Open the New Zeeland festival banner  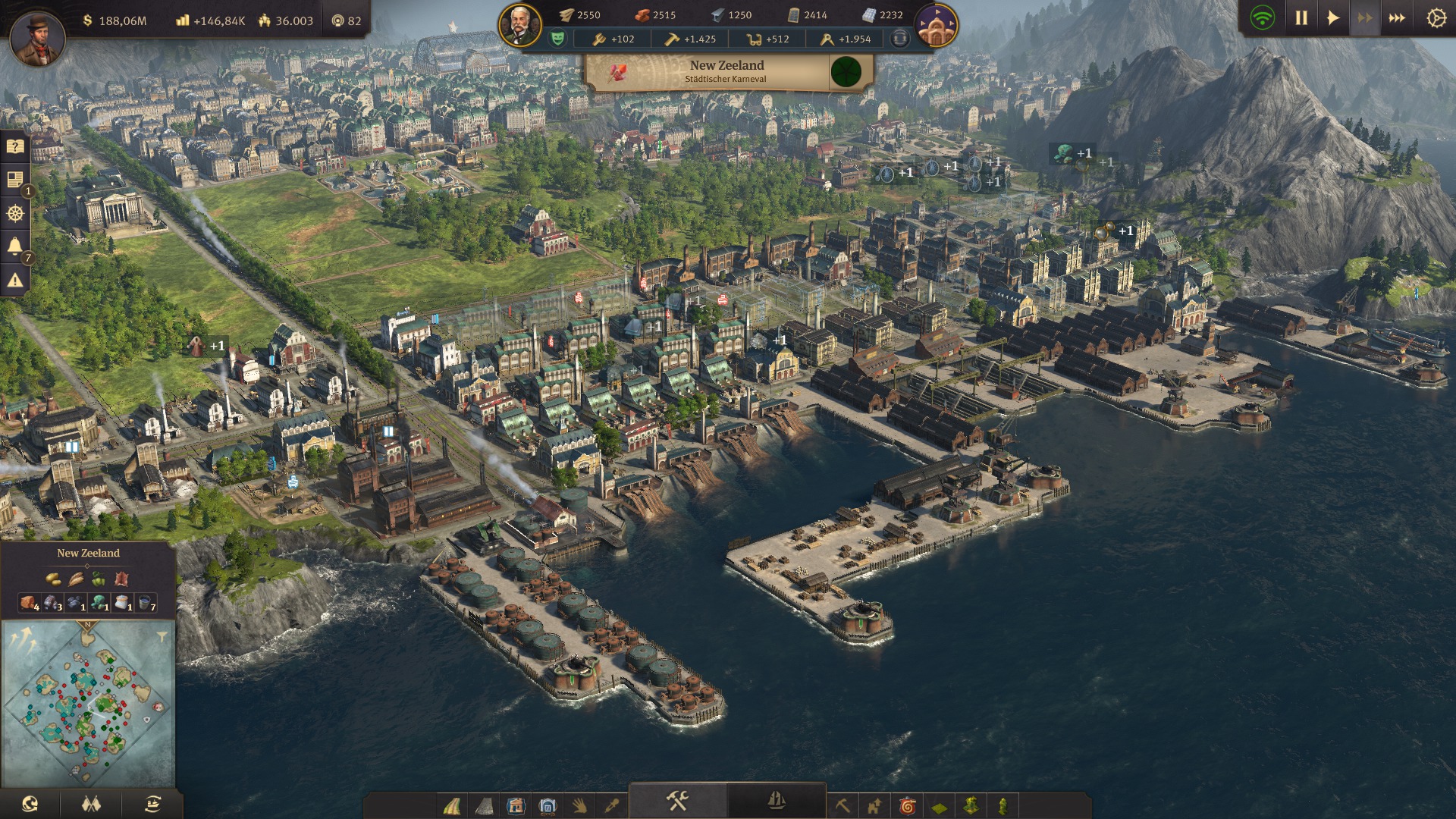(726, 72)
